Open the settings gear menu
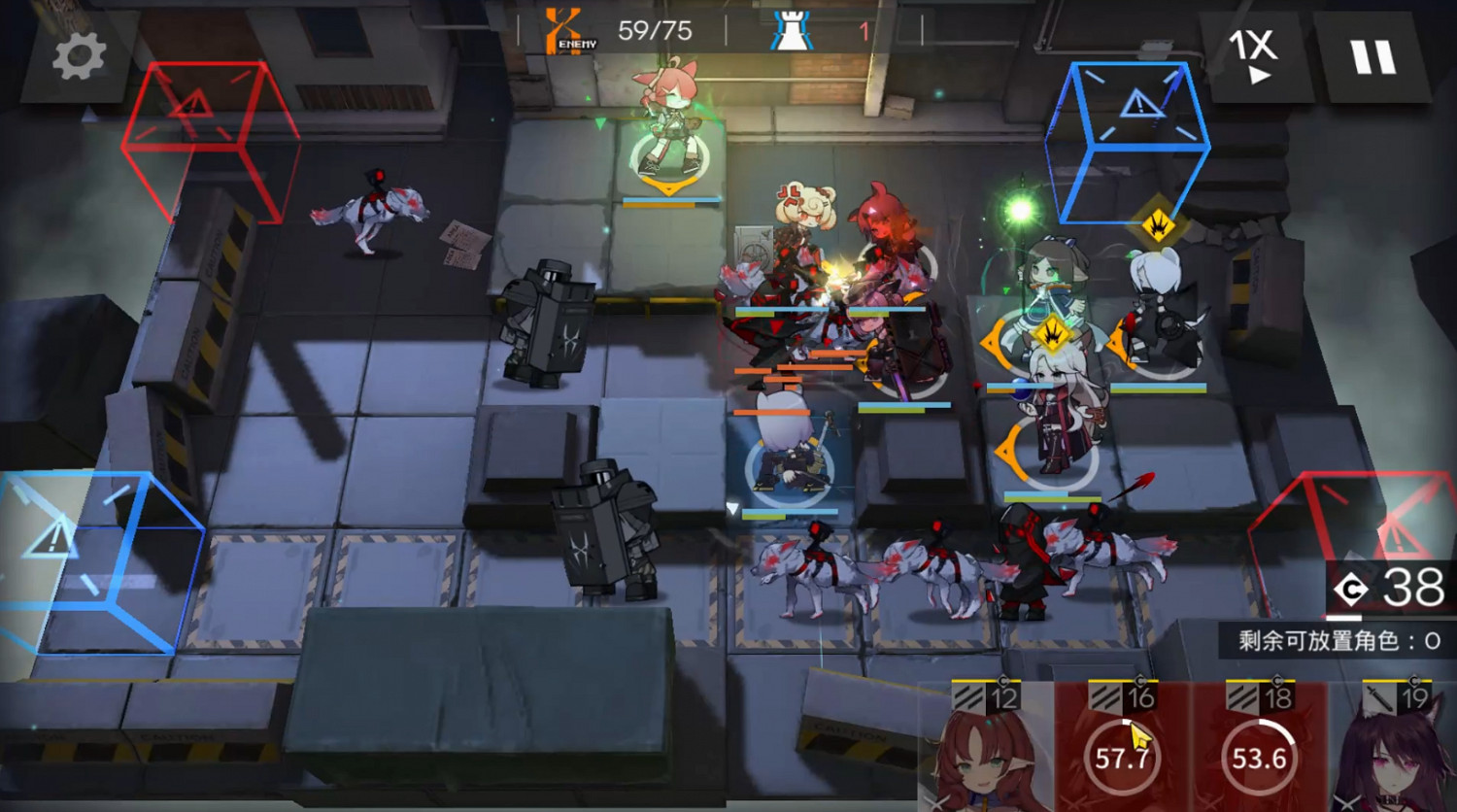This screenshot has width=1457, height=812. (78, 55)
